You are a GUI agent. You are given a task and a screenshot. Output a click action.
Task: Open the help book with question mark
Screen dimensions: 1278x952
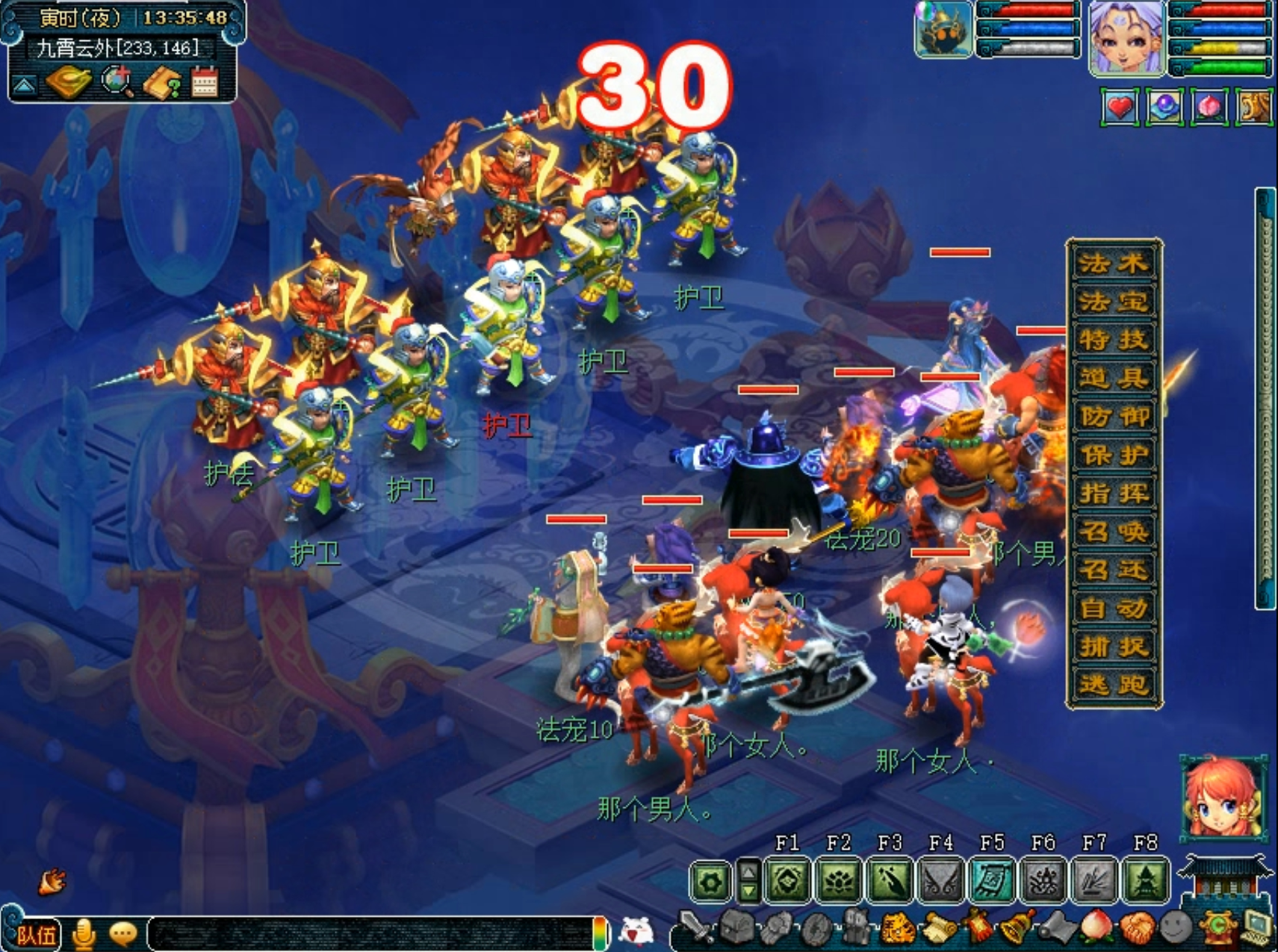coord(161,83)
